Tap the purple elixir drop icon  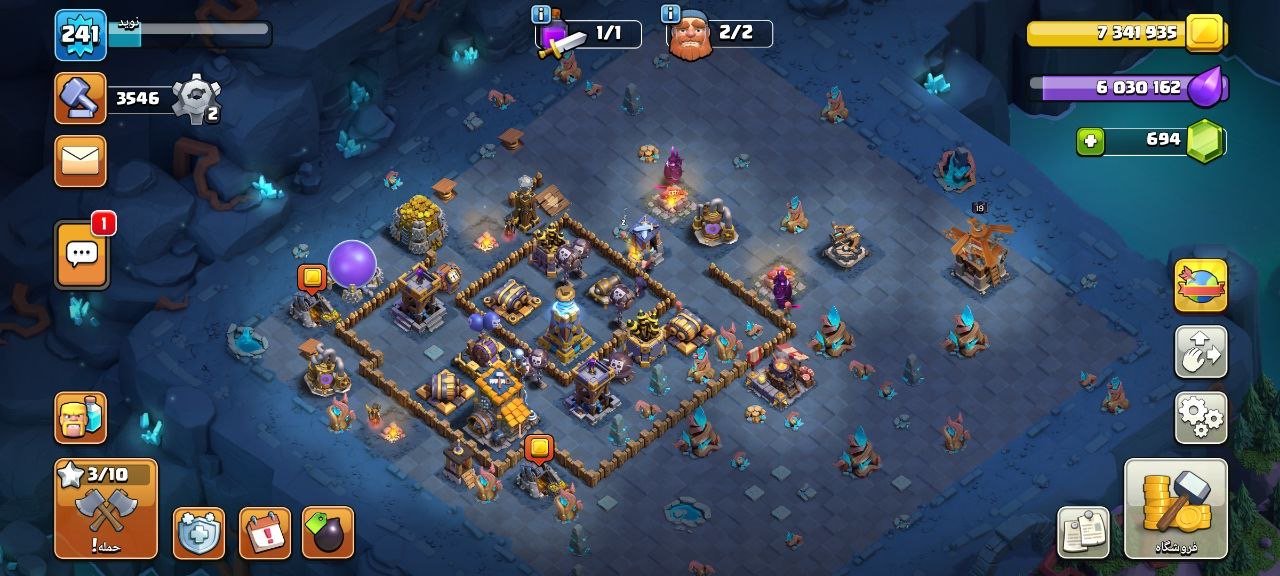pos(1207,88)
